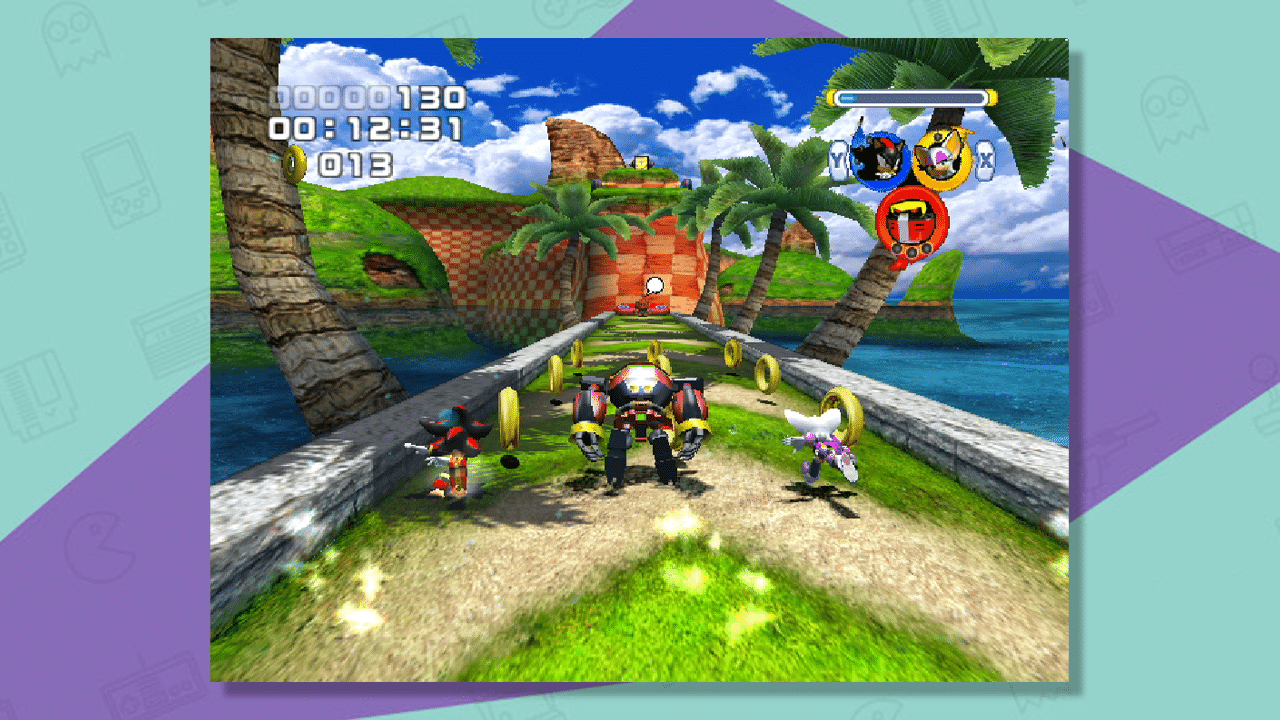Click the floating item box on the cliff
Viewport: 1280px width, 720px height.
tap(640, 162)
